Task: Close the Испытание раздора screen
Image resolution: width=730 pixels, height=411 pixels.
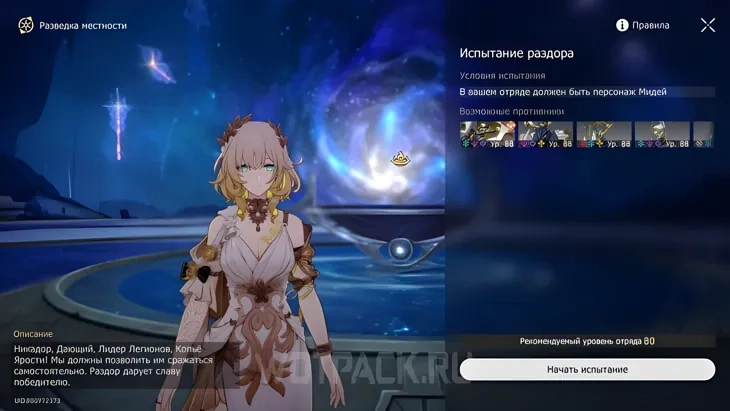Action: click(708, 25)
